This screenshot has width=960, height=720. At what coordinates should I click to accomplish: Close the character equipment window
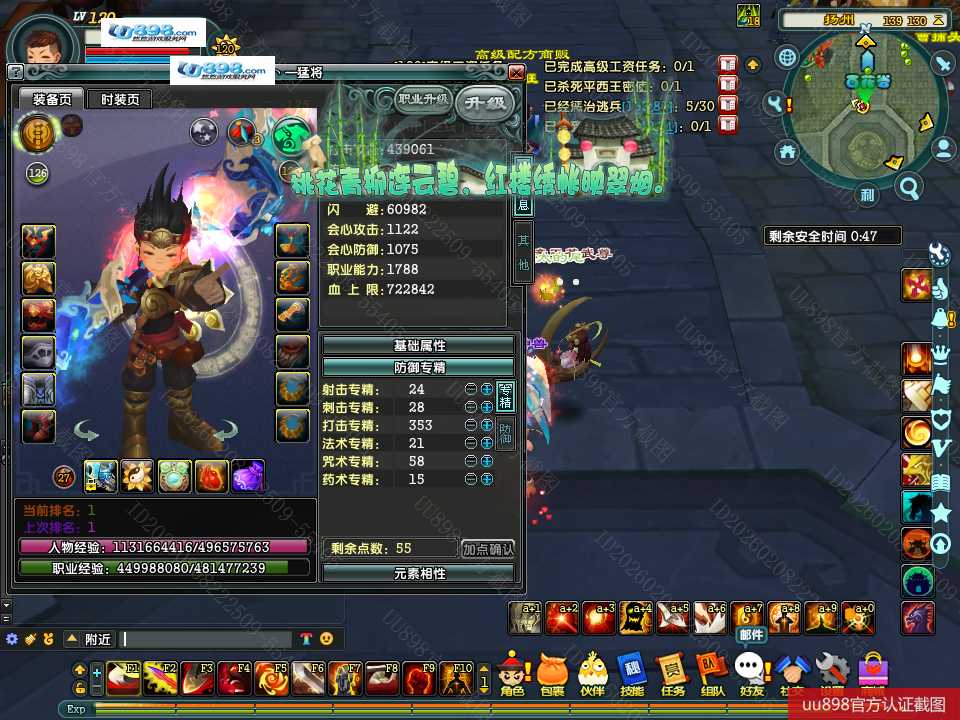[516, 73]
